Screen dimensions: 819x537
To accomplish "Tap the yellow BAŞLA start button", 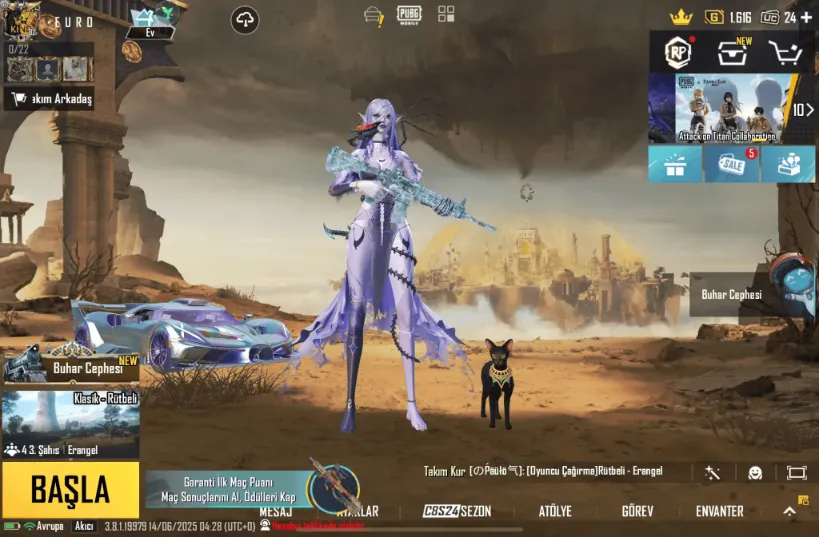I will pos(70,490).
